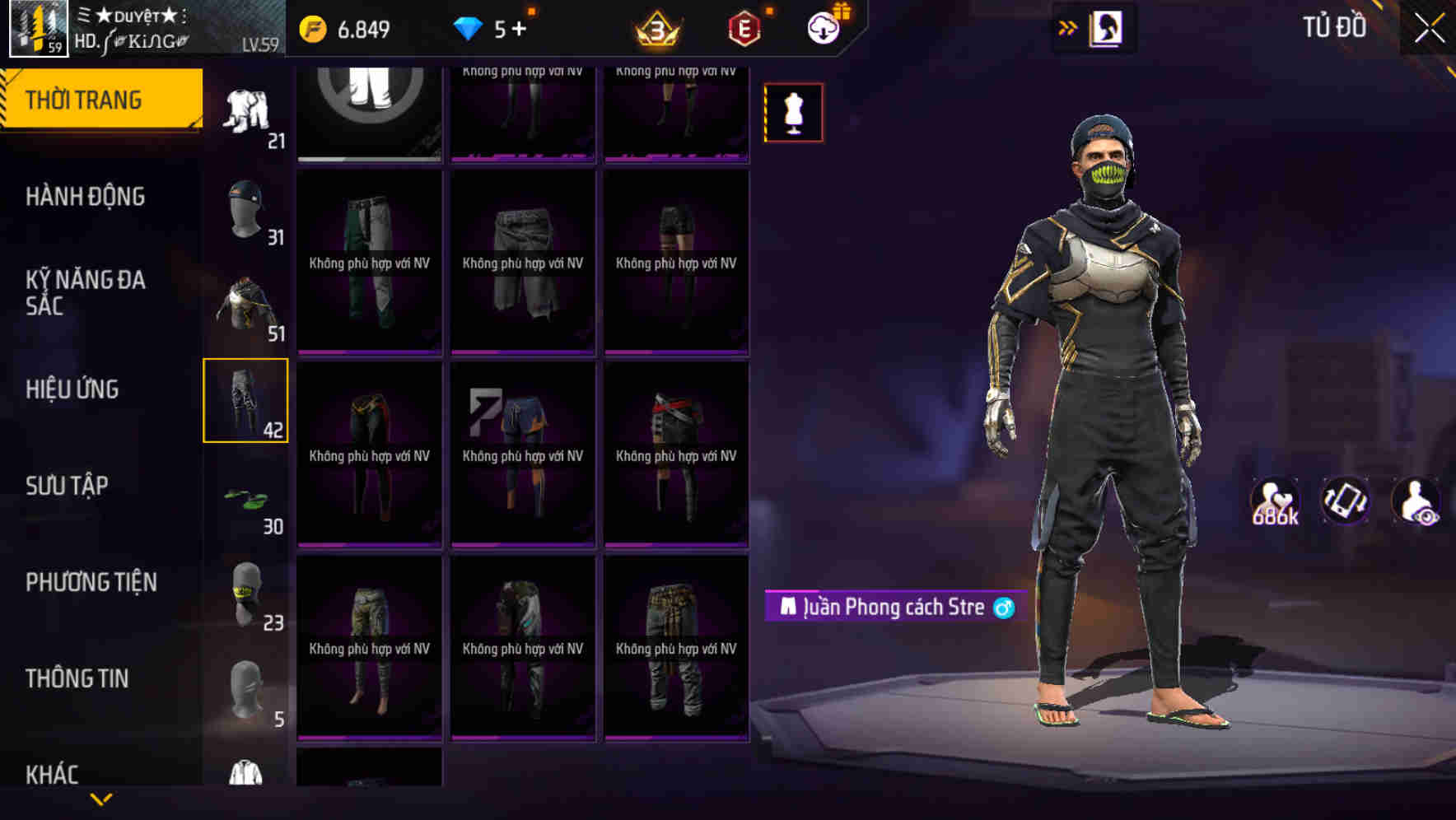Viewport: 1456px width, 820px height.
Task: Click the diamond balance icon
Action: [x=469, y=26]
